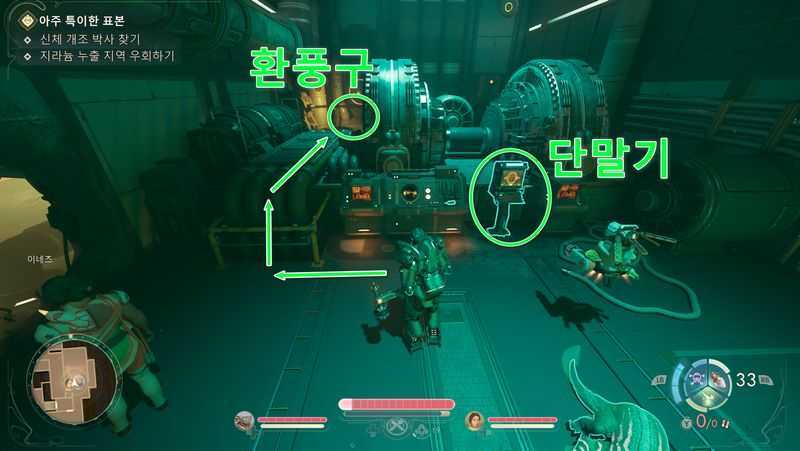
Task: Click the compass marker icon at top
Action: [509, 8]
